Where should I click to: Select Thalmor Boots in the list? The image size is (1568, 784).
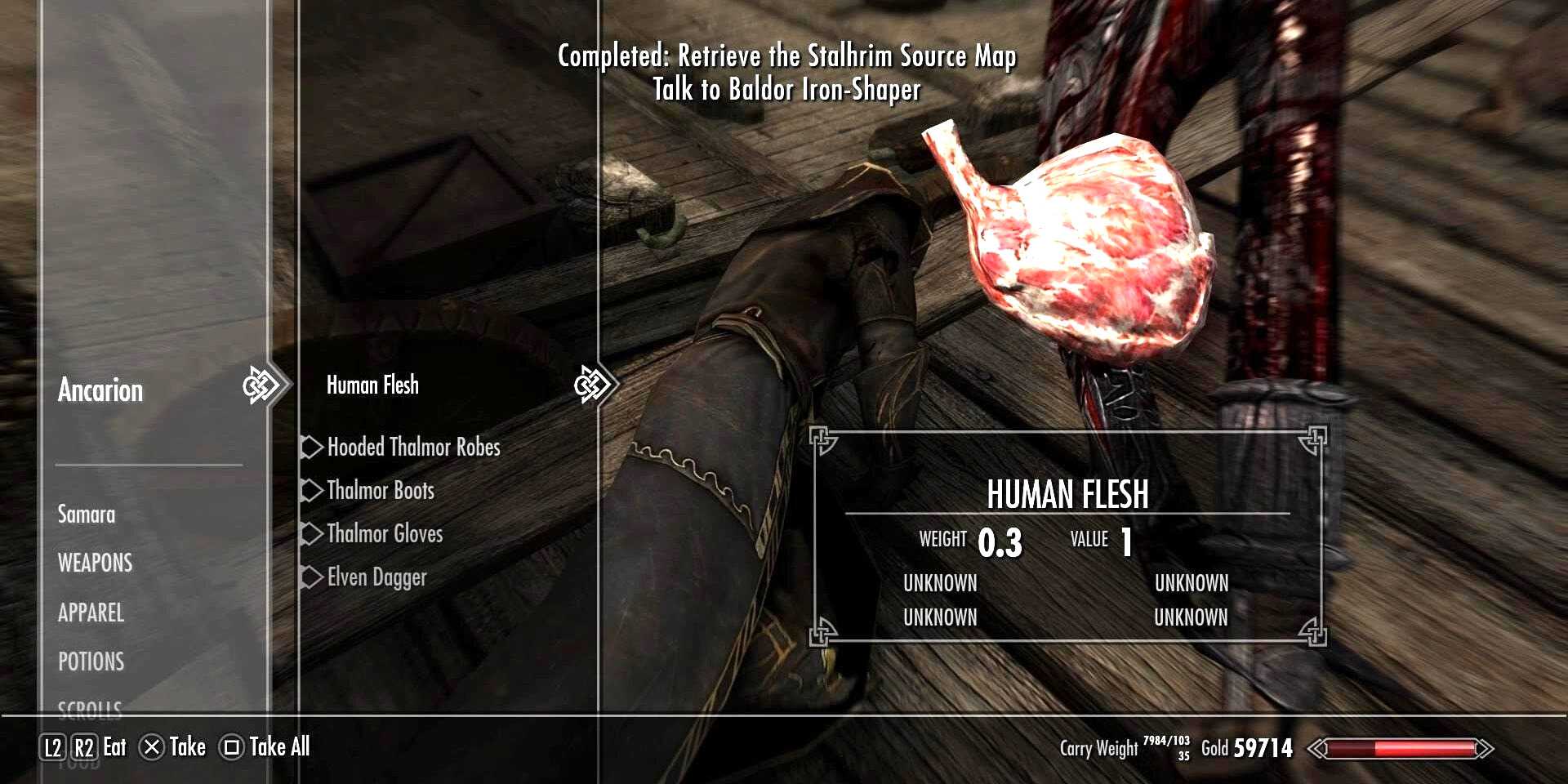click(381, 491)
